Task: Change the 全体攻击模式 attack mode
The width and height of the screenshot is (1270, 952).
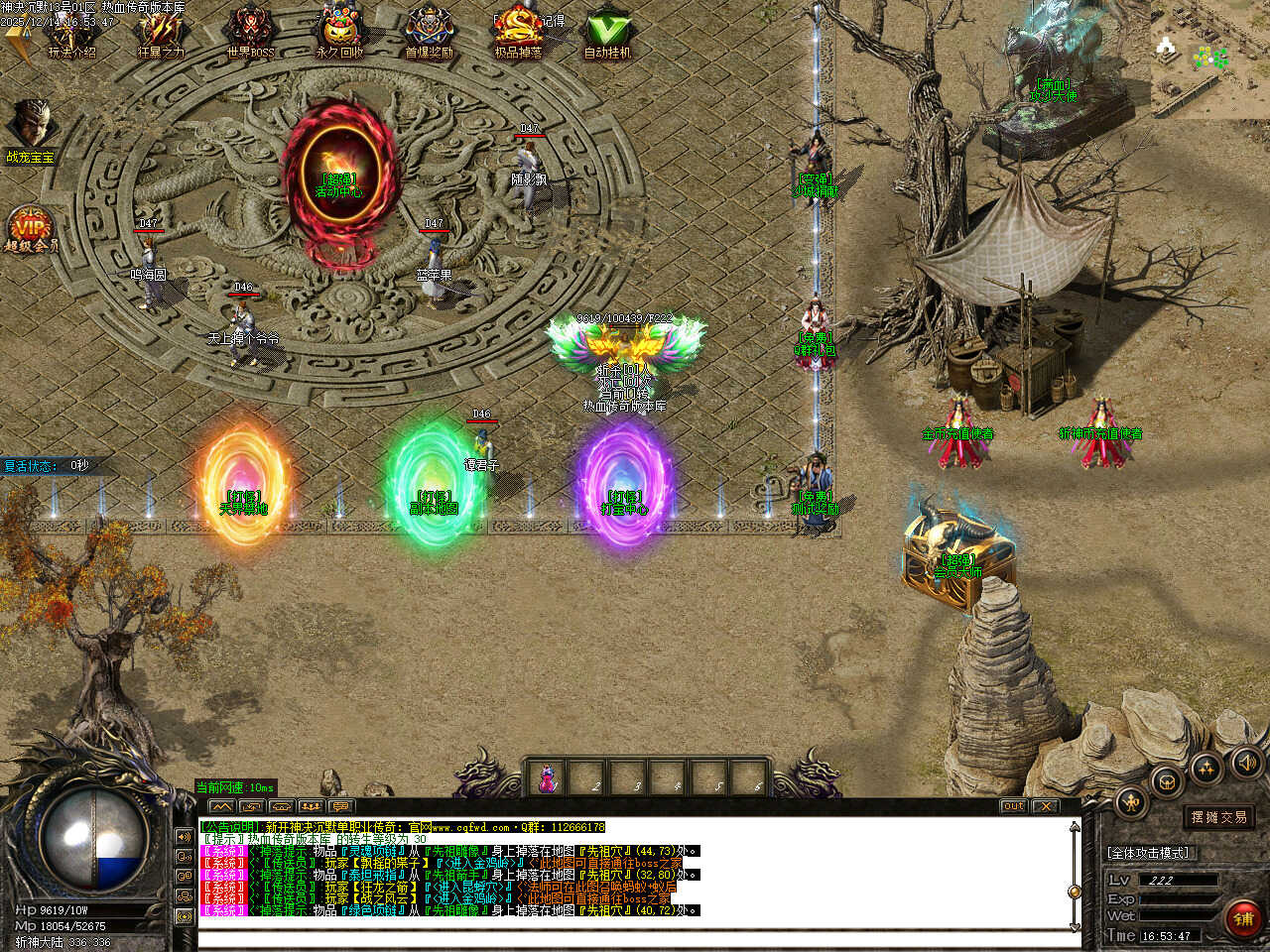Action: click(1150, 853)
